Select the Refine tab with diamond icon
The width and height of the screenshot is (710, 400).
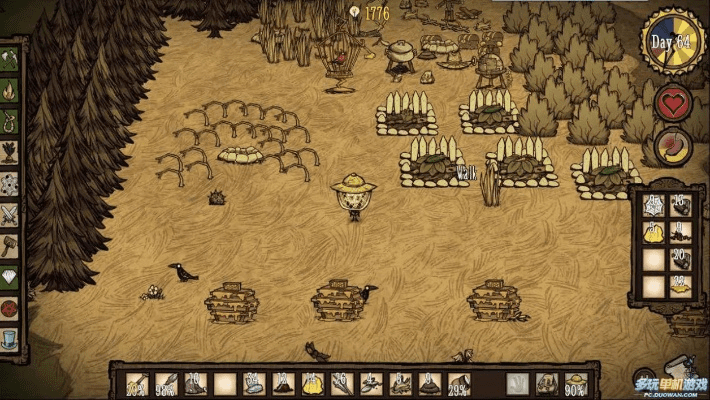click(10, 276)
